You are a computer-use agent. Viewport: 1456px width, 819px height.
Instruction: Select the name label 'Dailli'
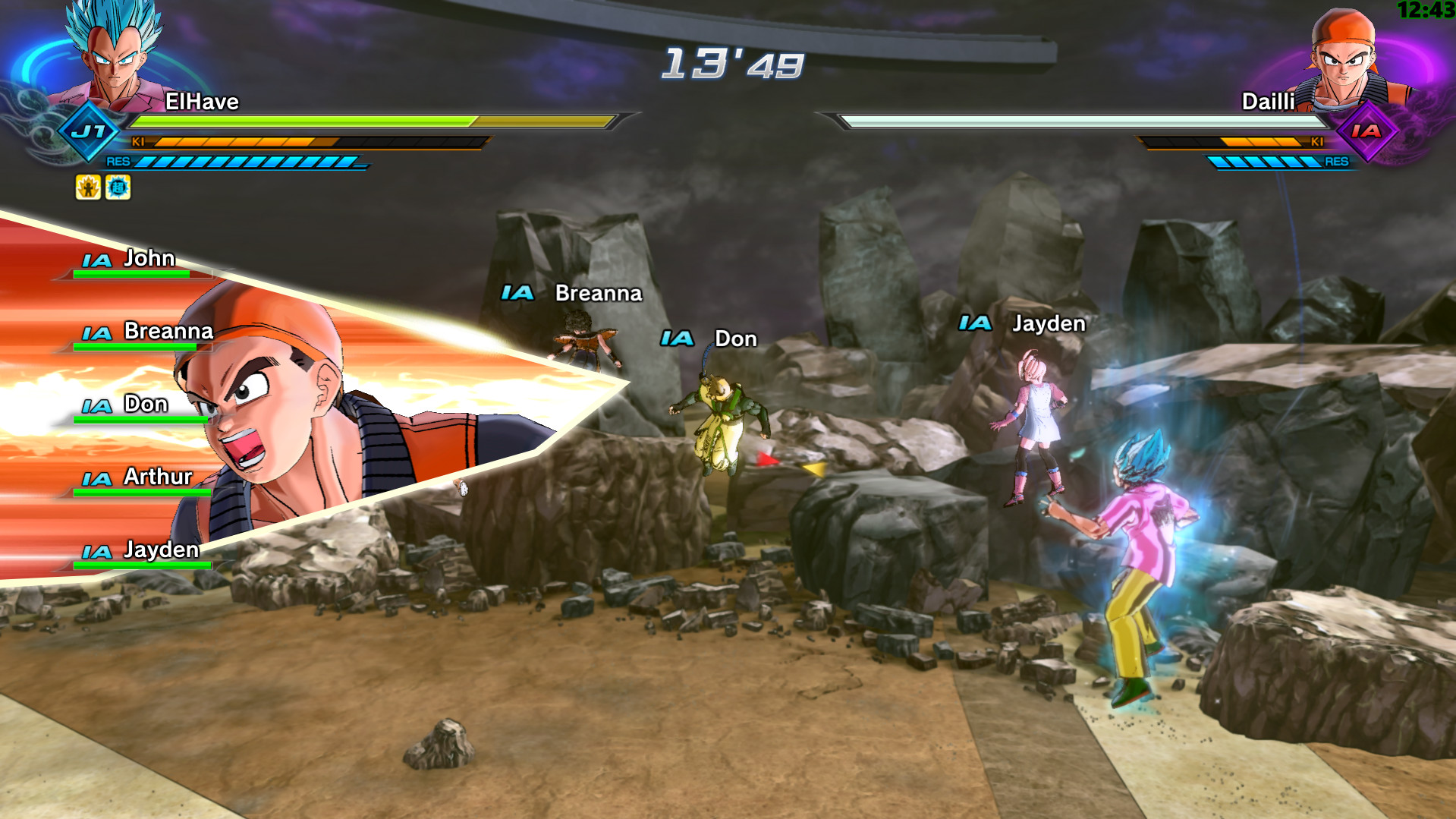(1269, 101)
